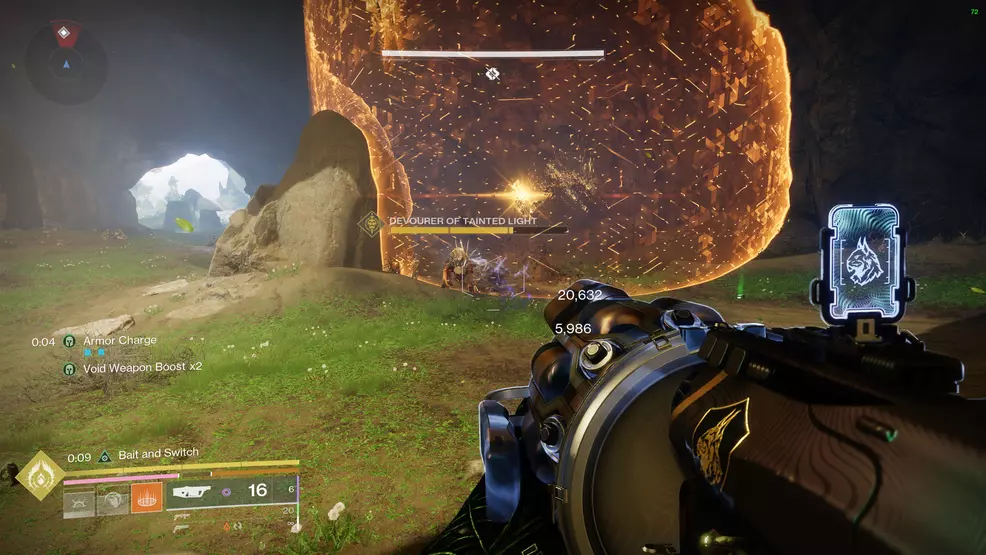Click the radar minimap
This screenshot has height=555, width=986.
(x=66, y=62)
